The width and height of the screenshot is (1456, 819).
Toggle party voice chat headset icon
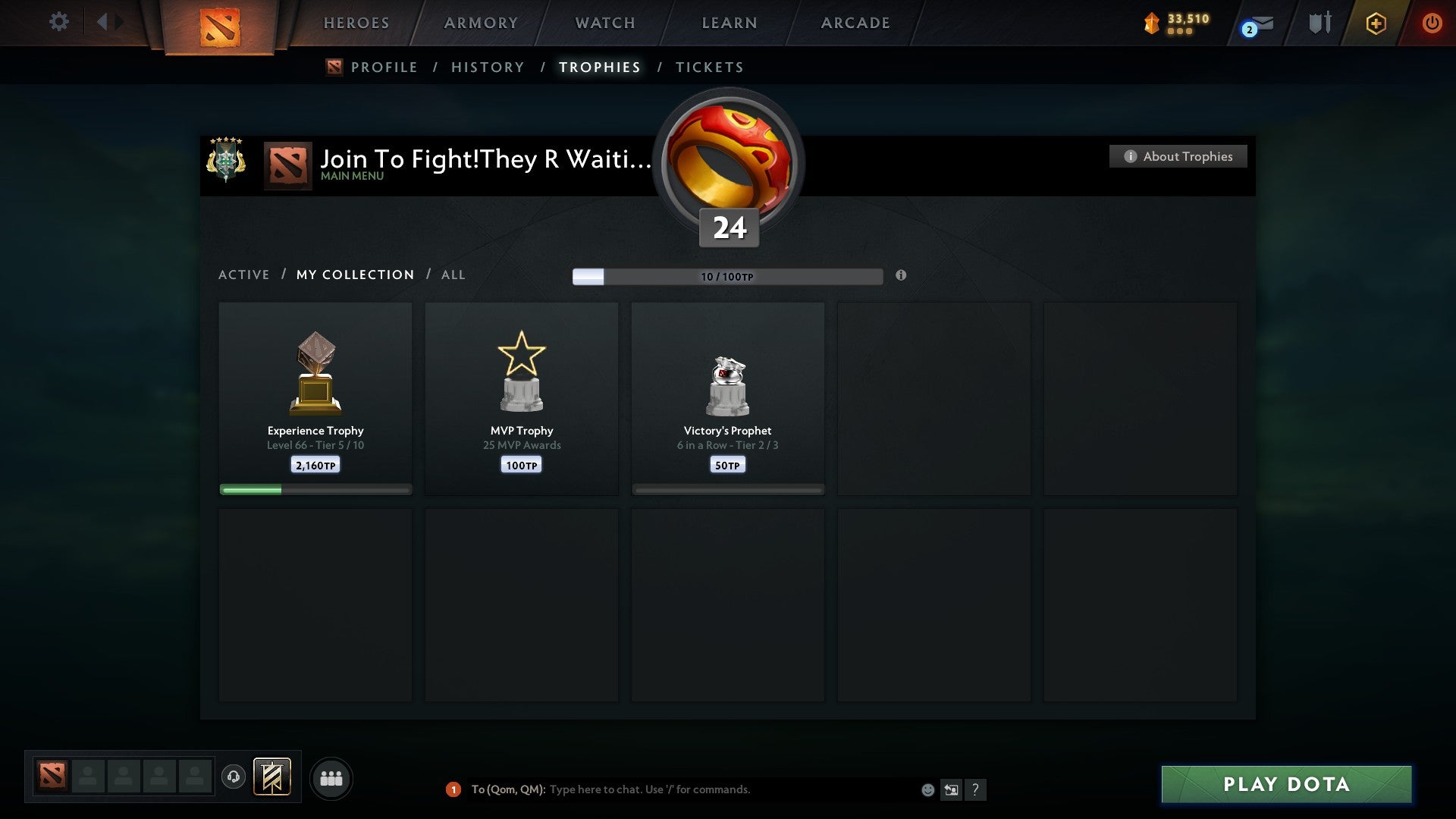click(234, 778)
